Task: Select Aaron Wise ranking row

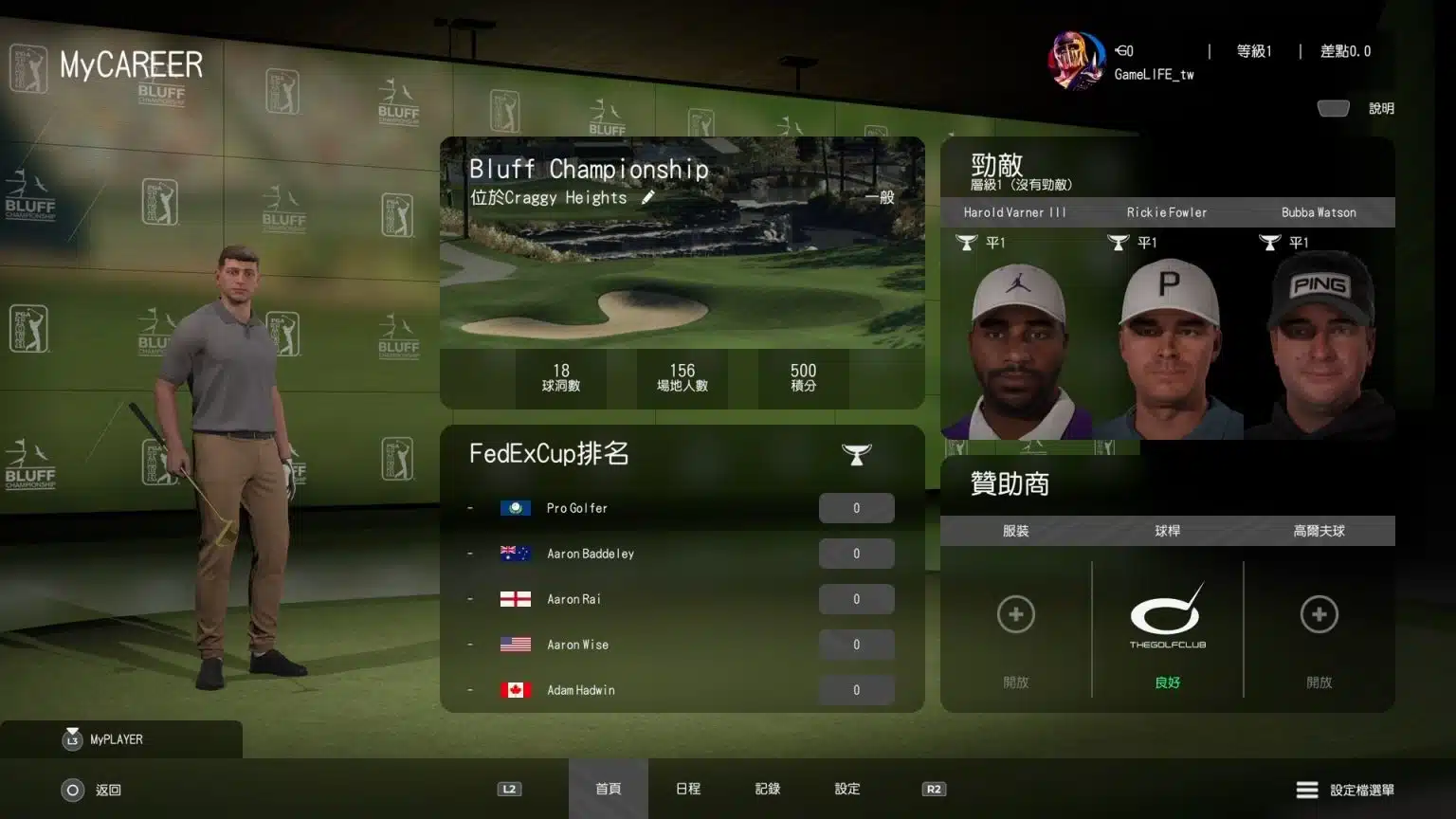Action: tap(682, 645)
